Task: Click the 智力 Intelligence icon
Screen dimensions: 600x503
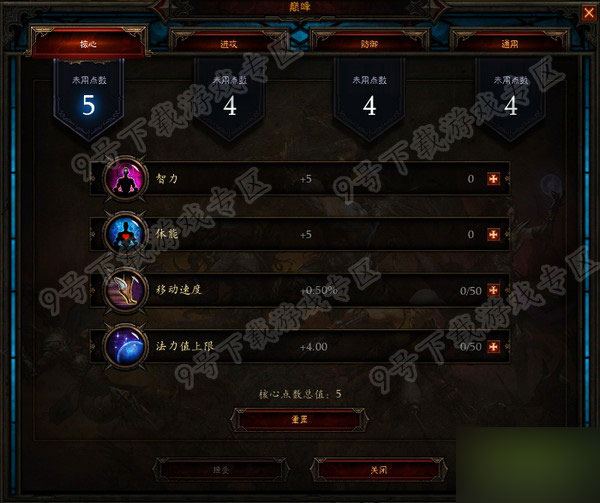Action: [x=124, y=179]
